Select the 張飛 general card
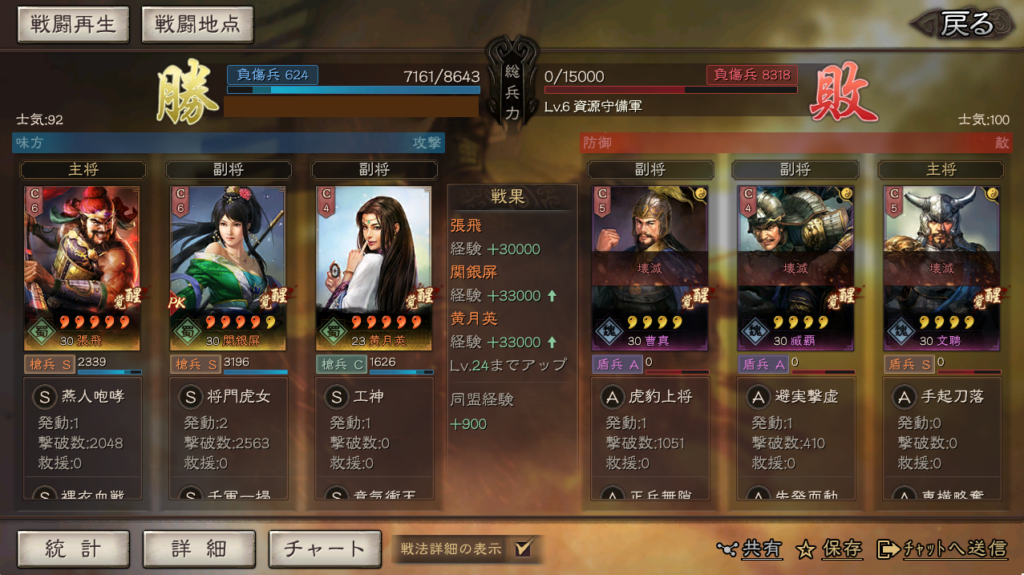 point(83,267)
